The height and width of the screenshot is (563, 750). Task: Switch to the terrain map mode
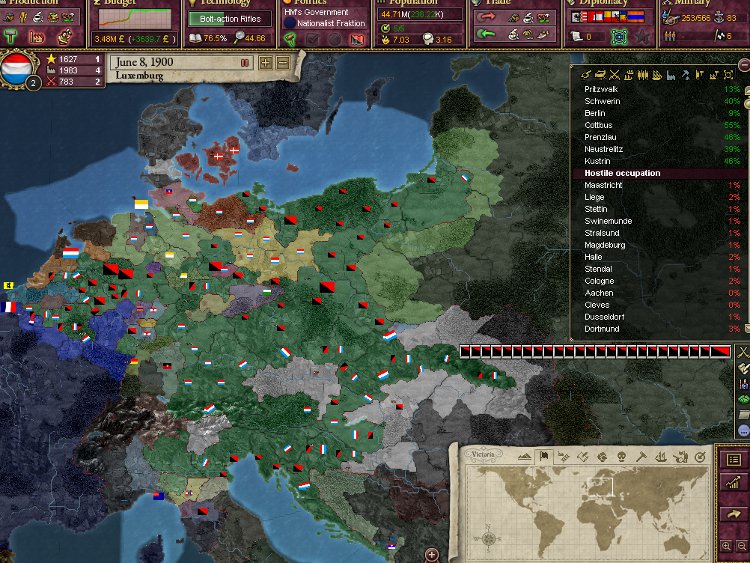(526, 457)
